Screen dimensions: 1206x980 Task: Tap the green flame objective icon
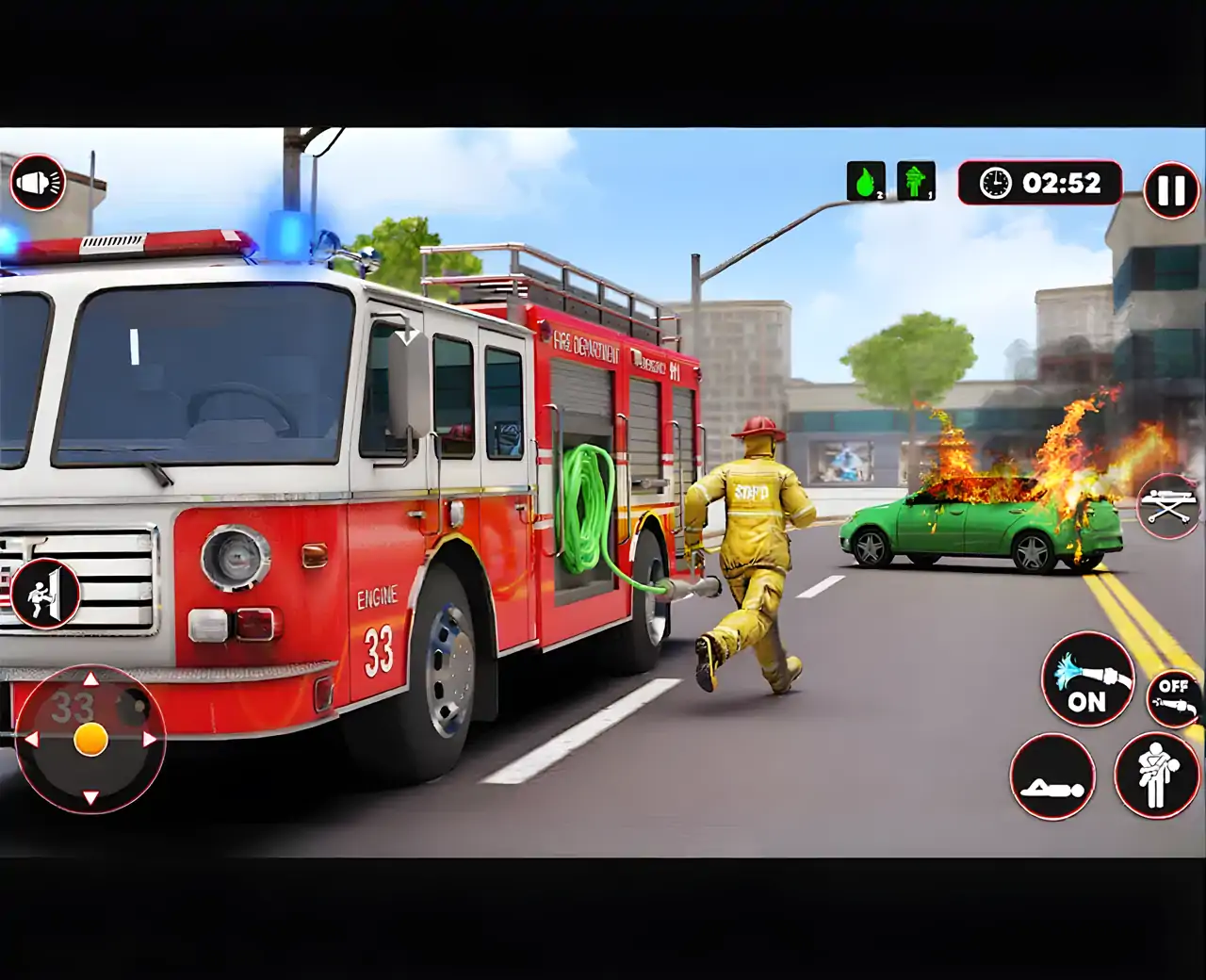pyautogui.click(x=866, y=181)
